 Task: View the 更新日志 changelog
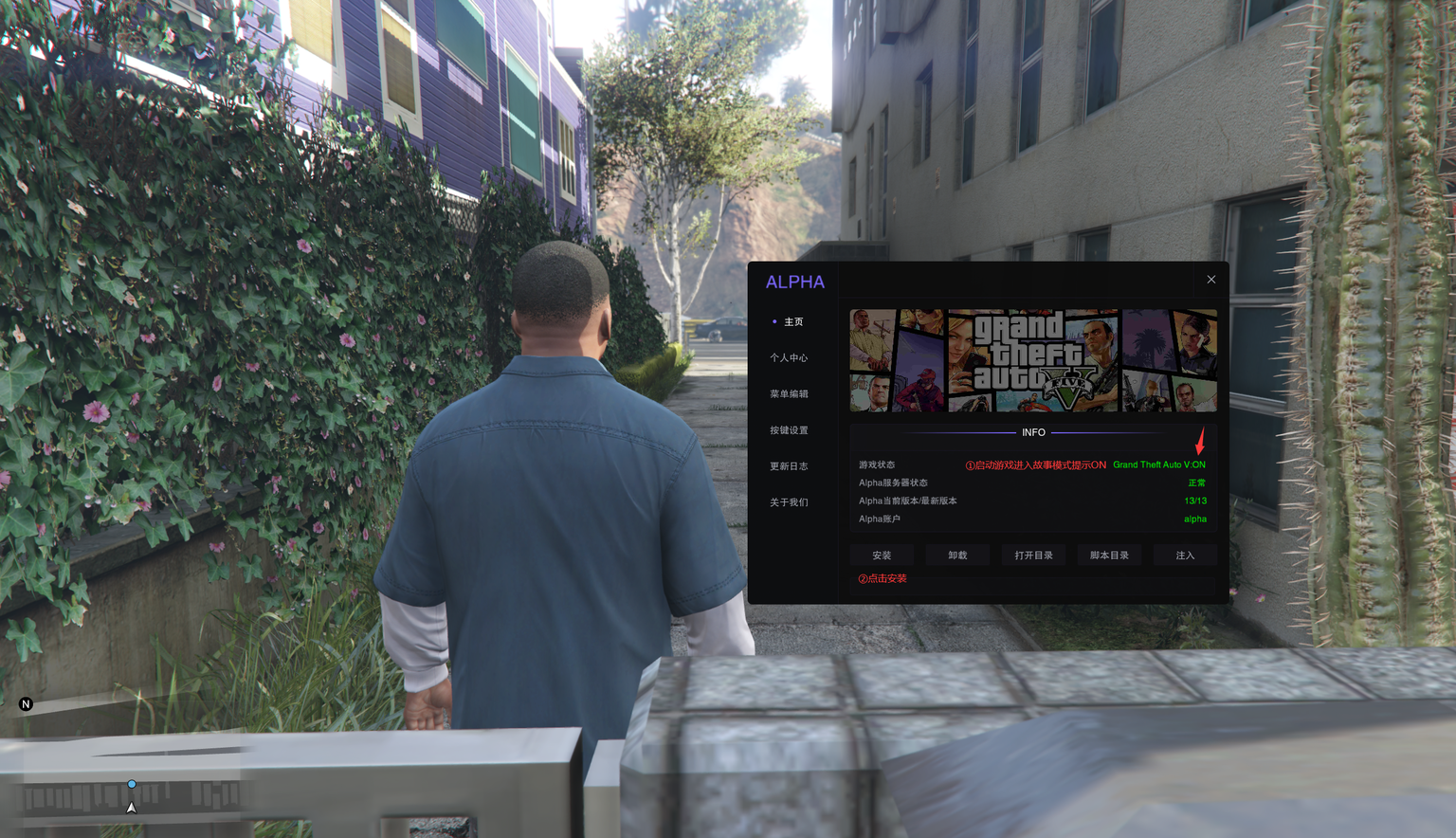789,466
